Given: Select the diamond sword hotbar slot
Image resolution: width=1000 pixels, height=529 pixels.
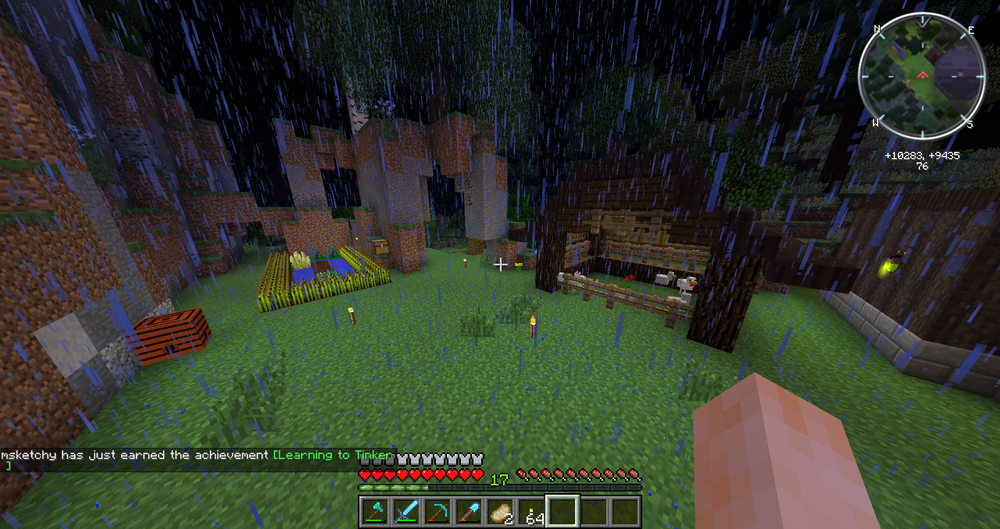Looking at the screenshot, I should (x=404, y=511).
